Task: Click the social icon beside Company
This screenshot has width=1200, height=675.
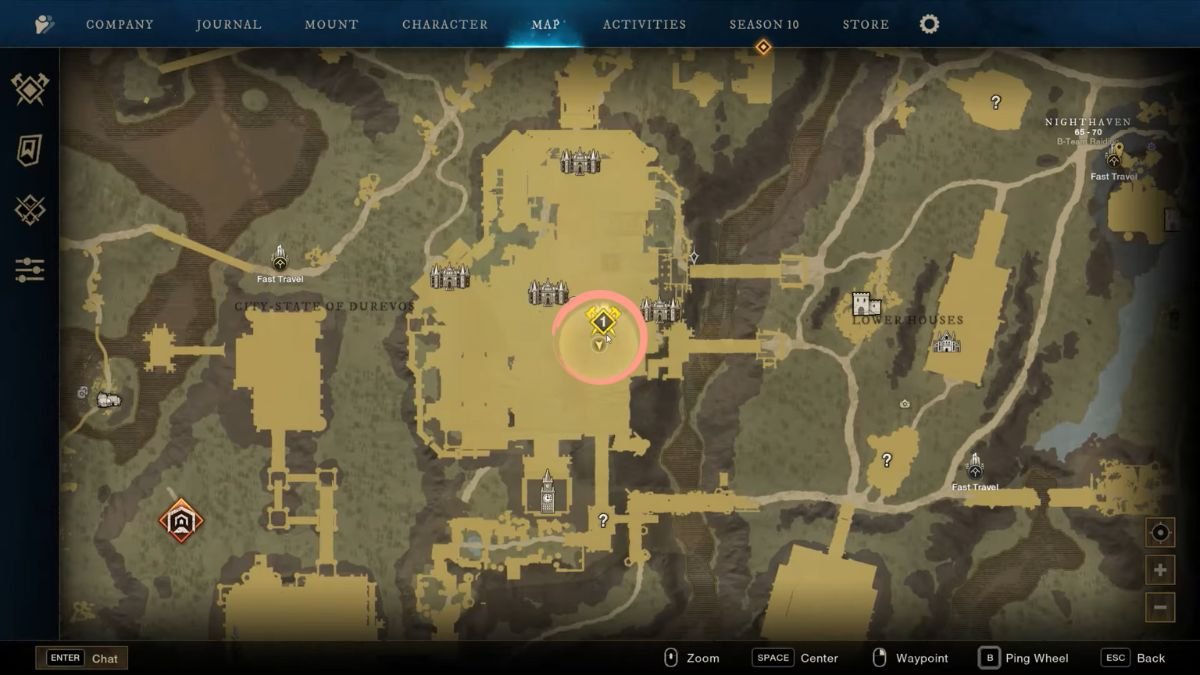Action: [45, 24]
